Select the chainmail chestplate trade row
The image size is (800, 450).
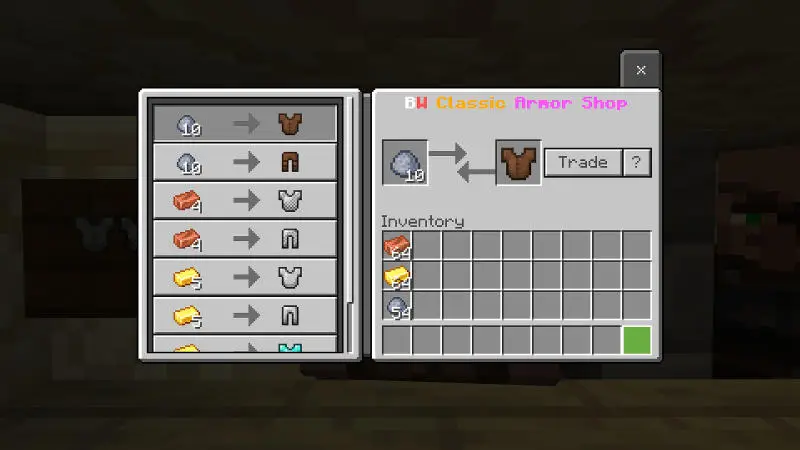245,200
